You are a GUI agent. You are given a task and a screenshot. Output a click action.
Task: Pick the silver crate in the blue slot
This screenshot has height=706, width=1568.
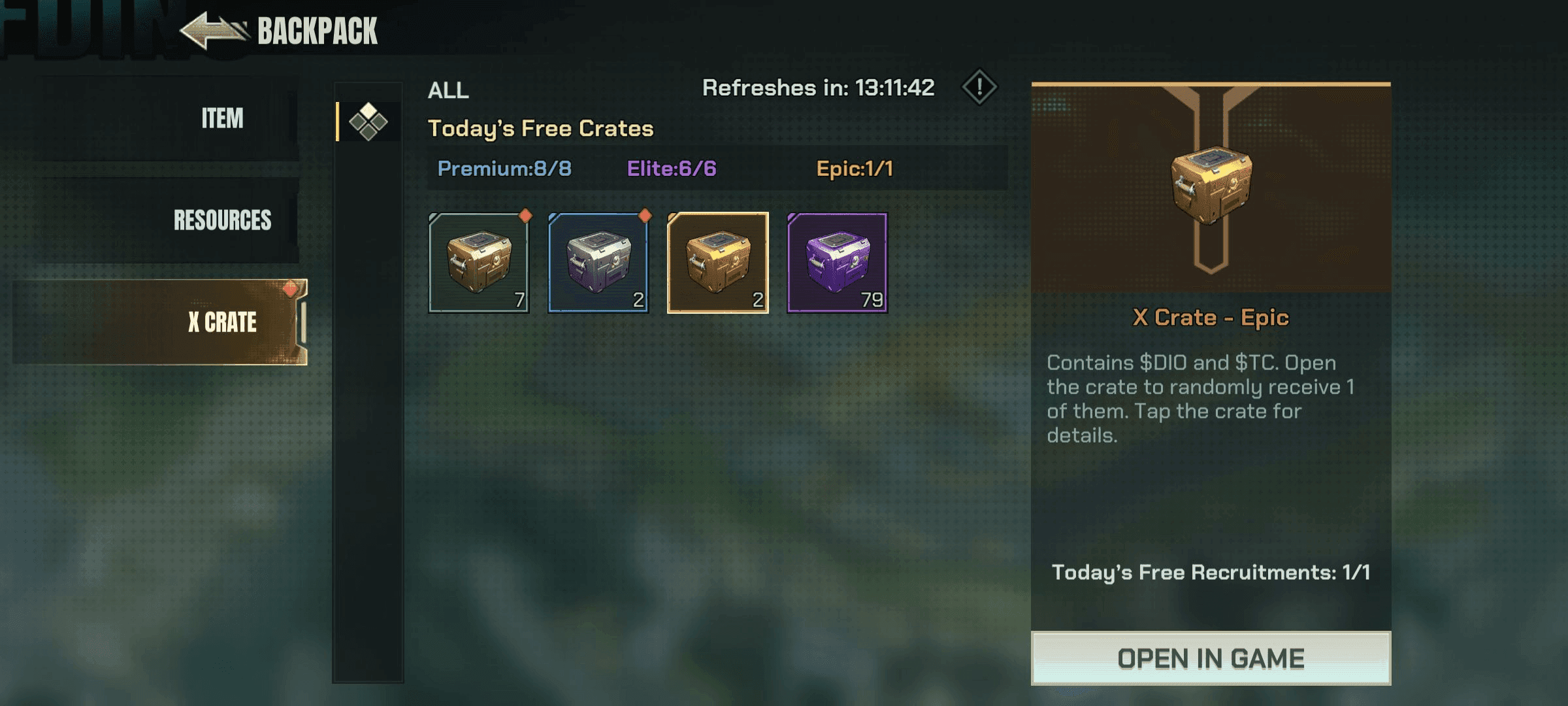point(598,263)
